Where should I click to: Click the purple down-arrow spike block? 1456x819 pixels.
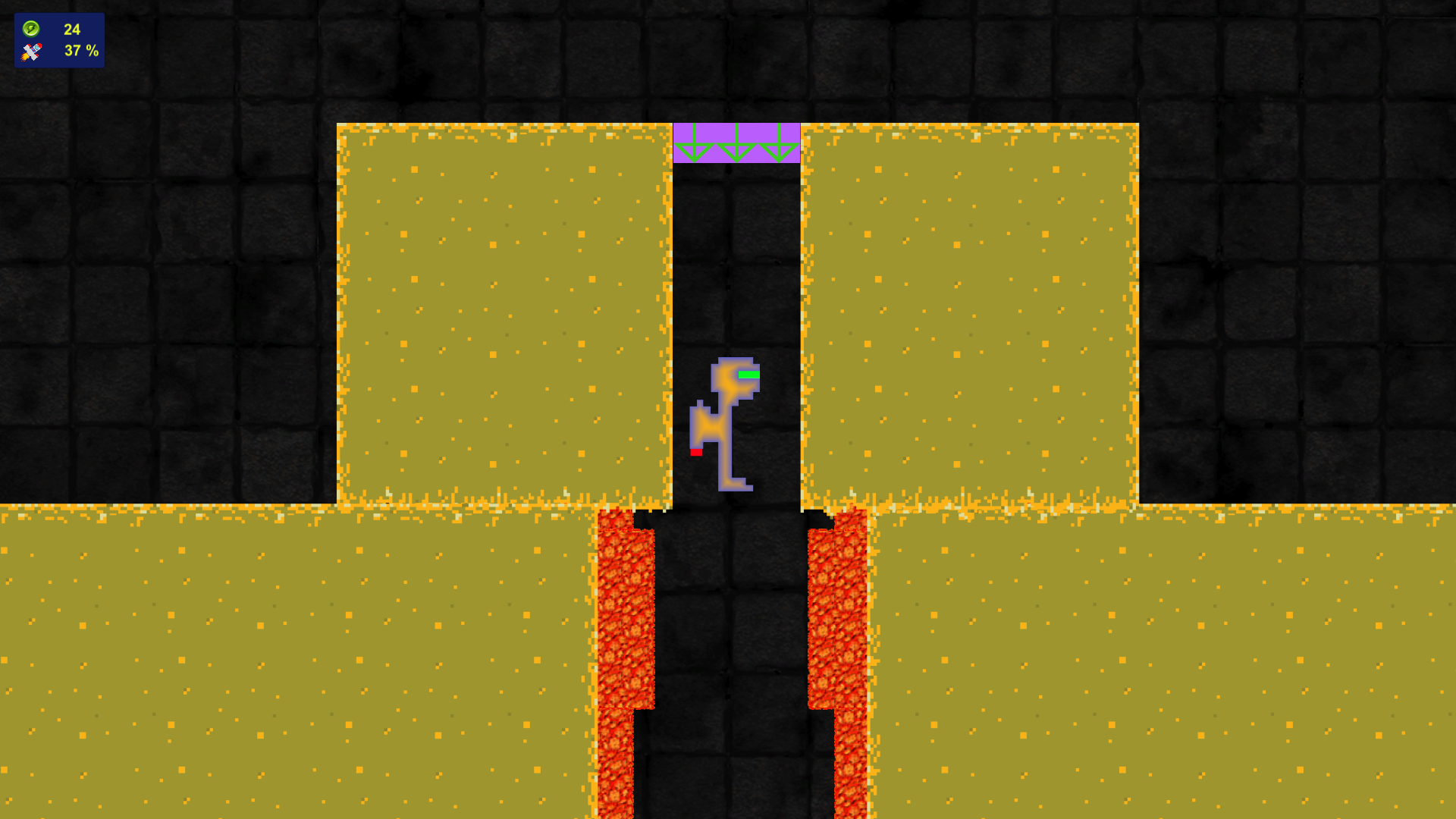coord(736,141)
